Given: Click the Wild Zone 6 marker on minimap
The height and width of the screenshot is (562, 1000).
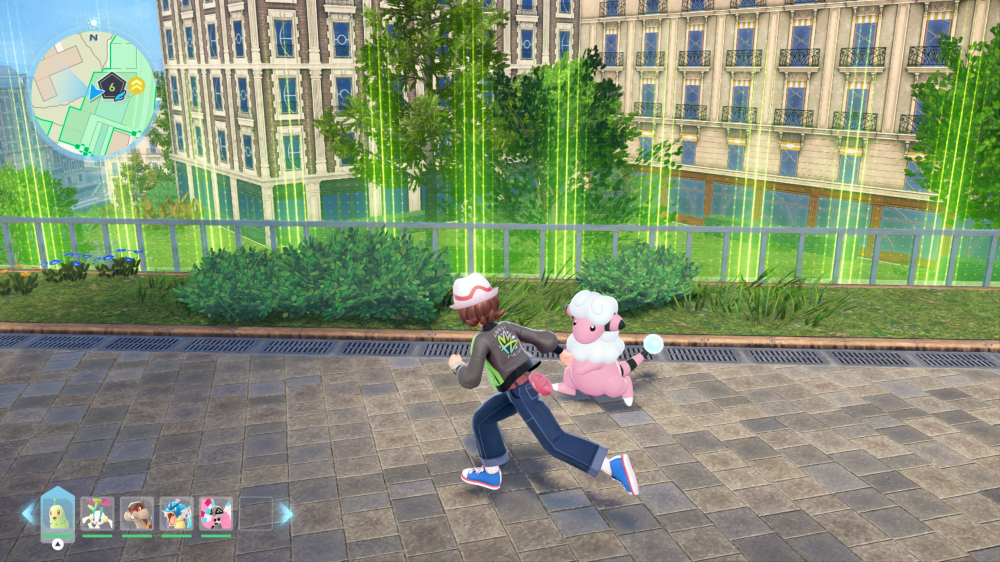Looking at the screenshot, I should tap(111, 88).
